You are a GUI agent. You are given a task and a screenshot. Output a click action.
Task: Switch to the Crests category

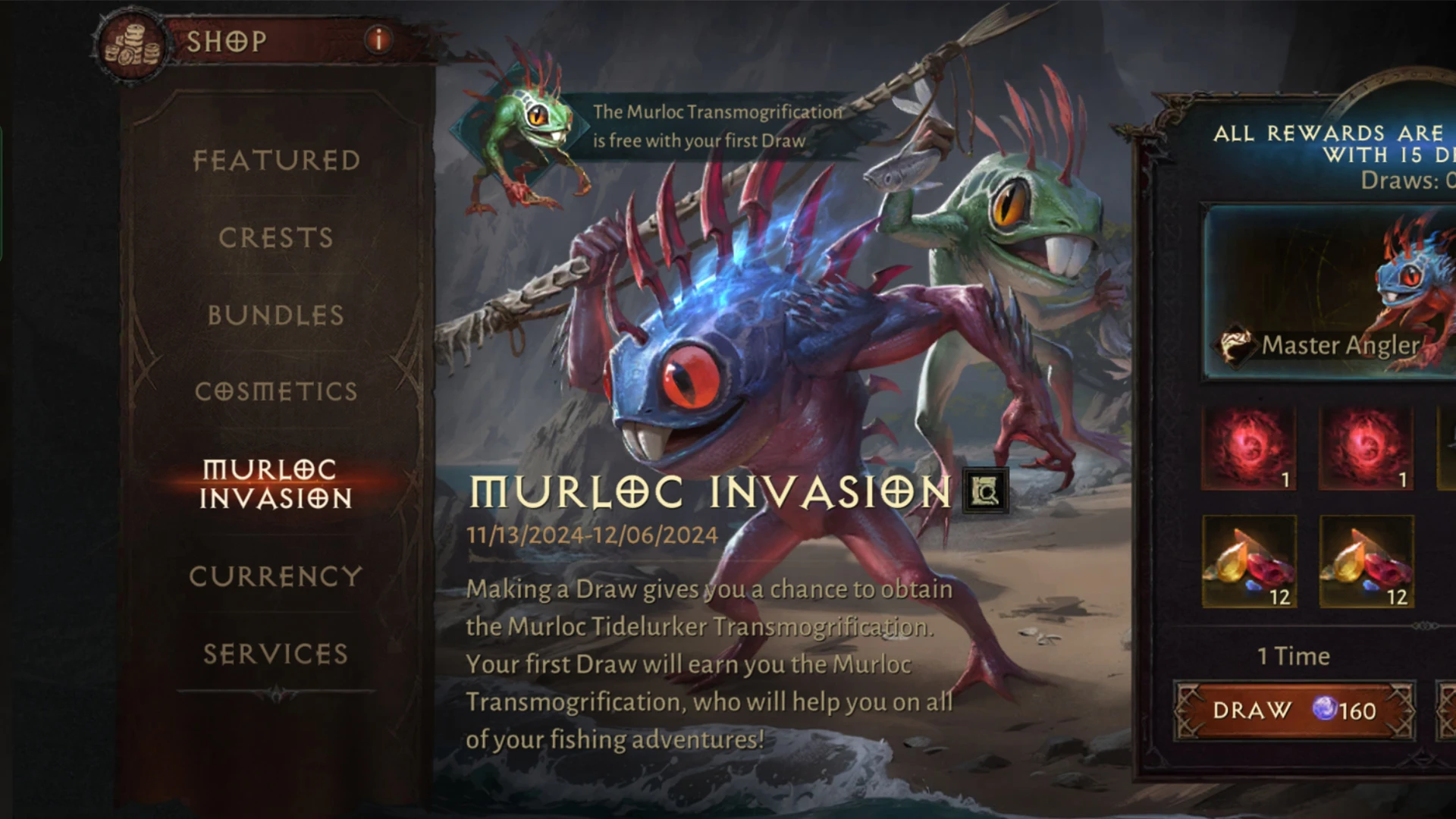[276, 238]
